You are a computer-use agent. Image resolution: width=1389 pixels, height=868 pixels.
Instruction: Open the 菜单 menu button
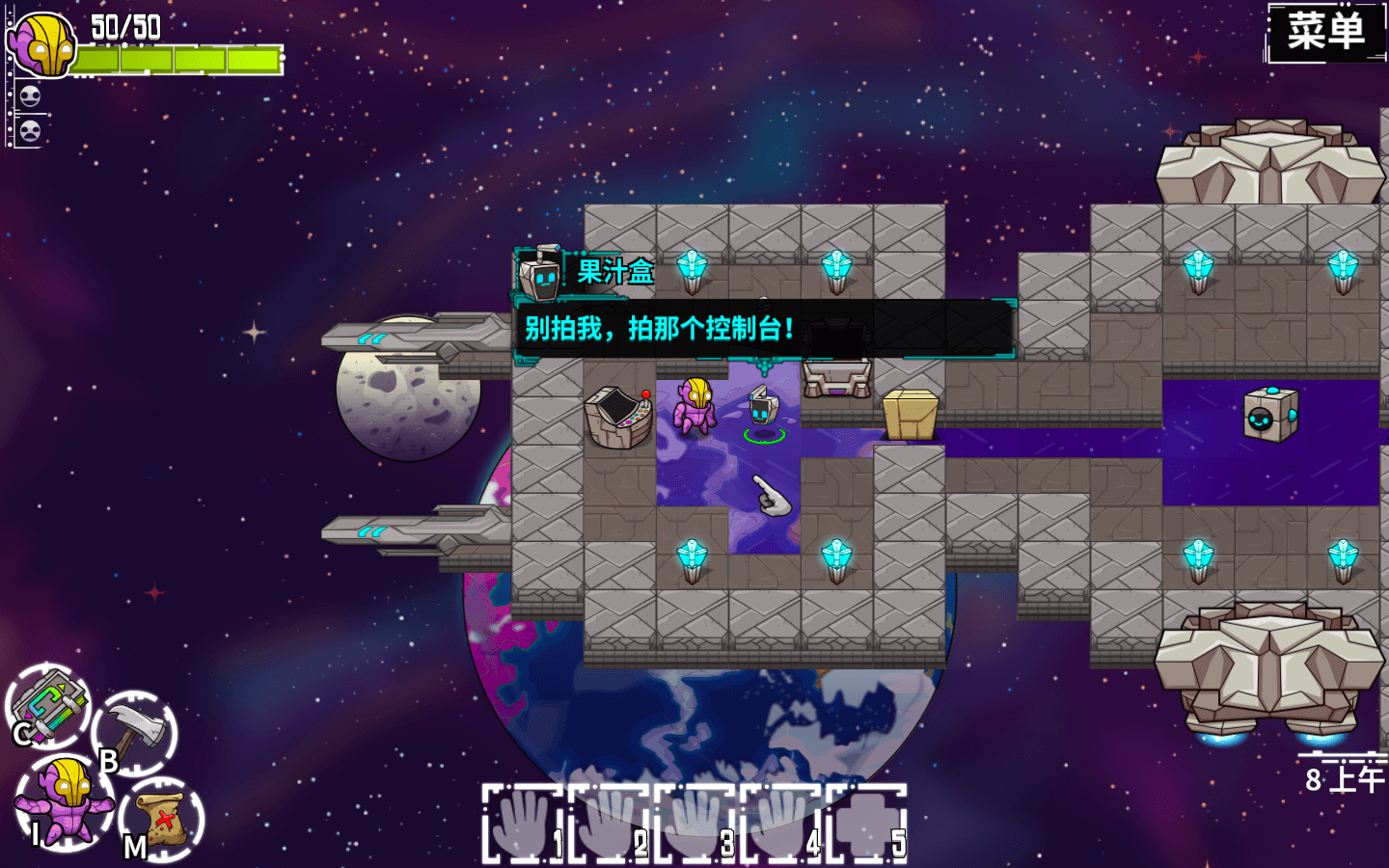1325,33
